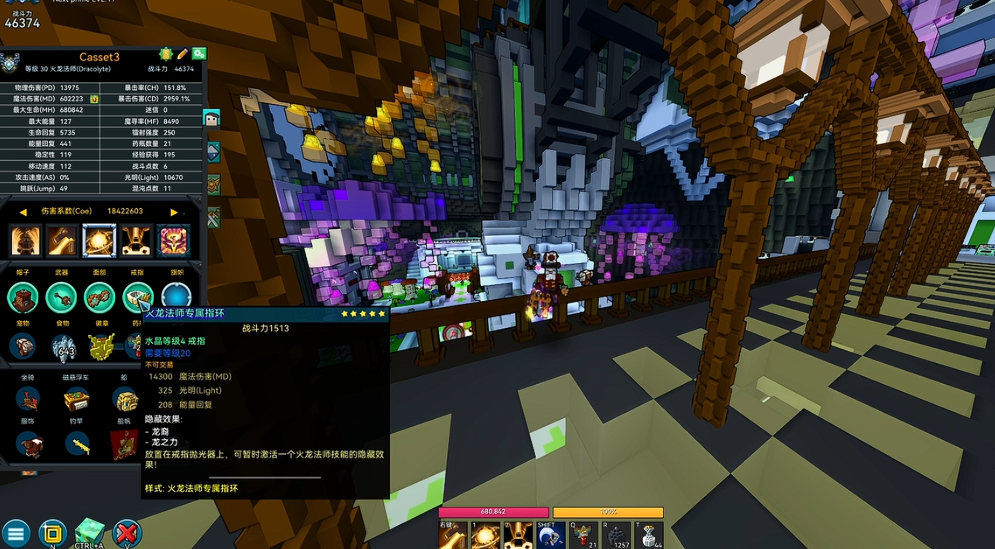Select the face (面部) equipment slot
This screenshot has height=549, width=995.
(x=99, y=297)
